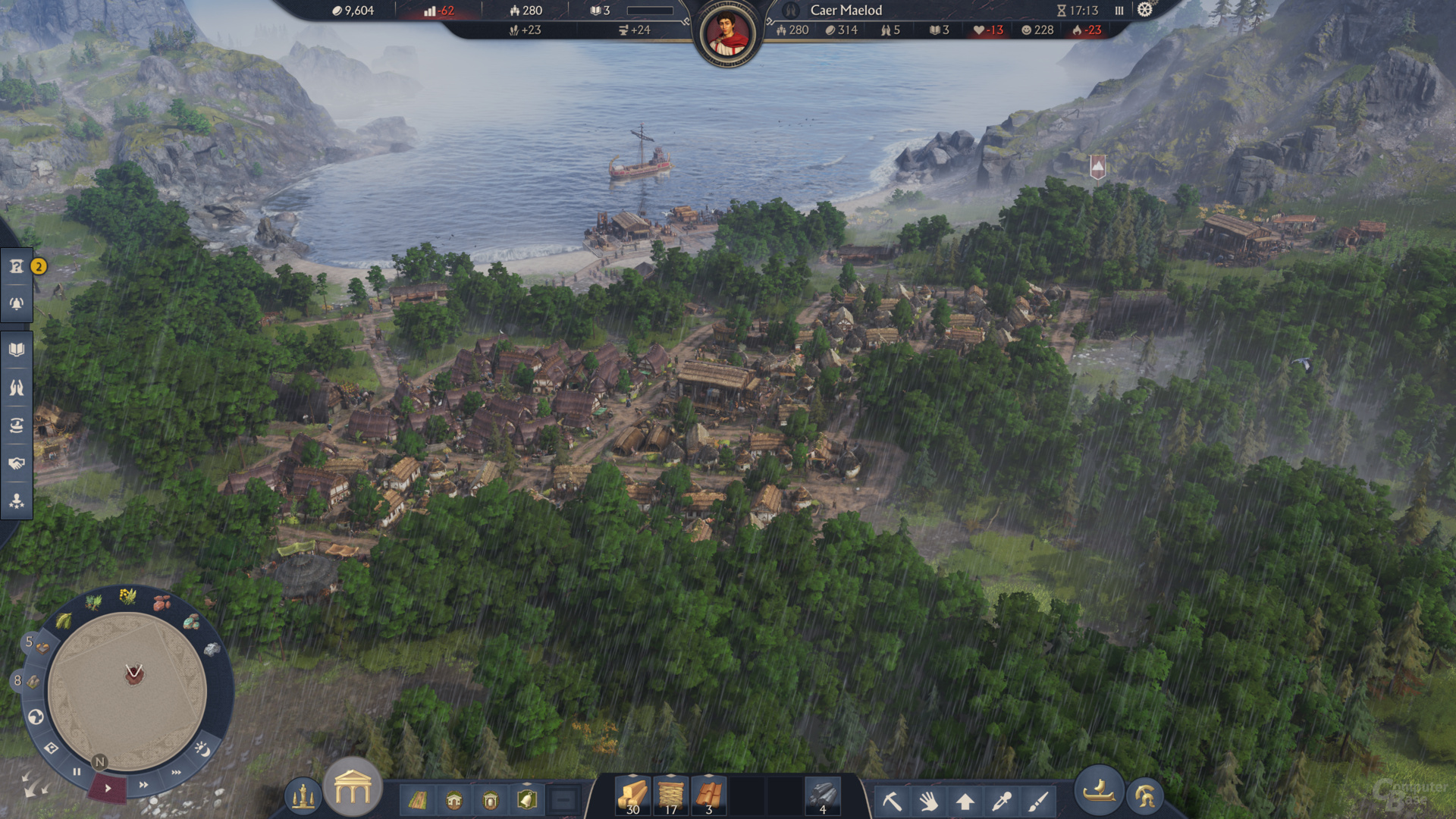The height and width of the screenshot is (819, 1456).
Task: Open the starred person specialists panel
Action: click(17, 501)
